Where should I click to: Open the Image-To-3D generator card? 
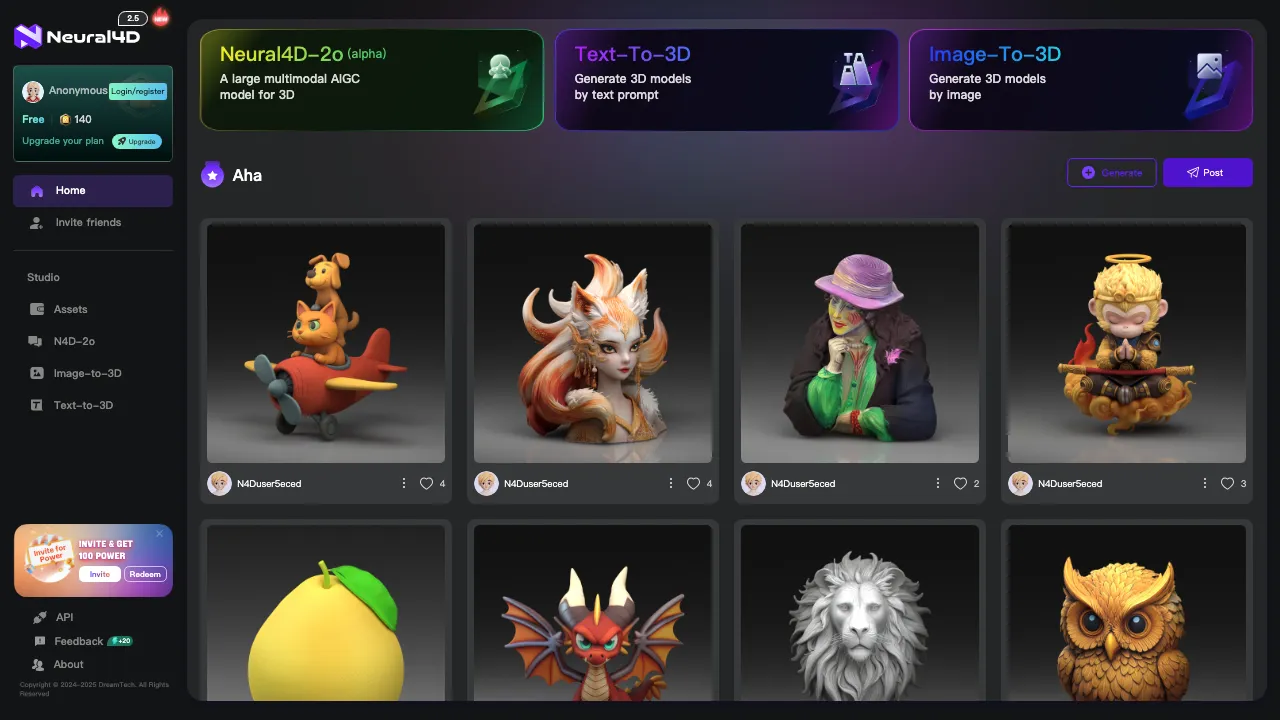1080,80
